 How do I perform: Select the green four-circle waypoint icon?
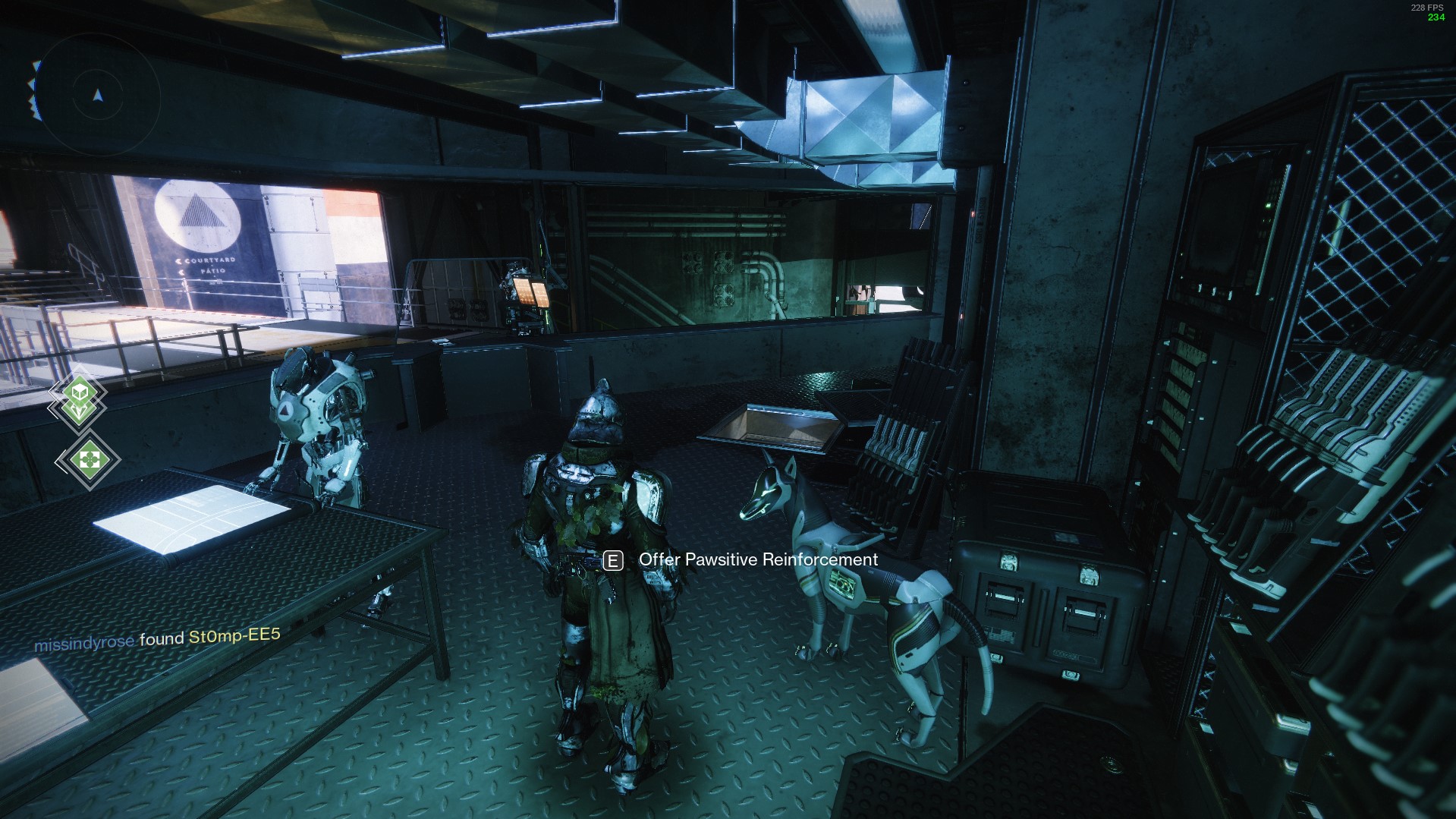[89, 459]
